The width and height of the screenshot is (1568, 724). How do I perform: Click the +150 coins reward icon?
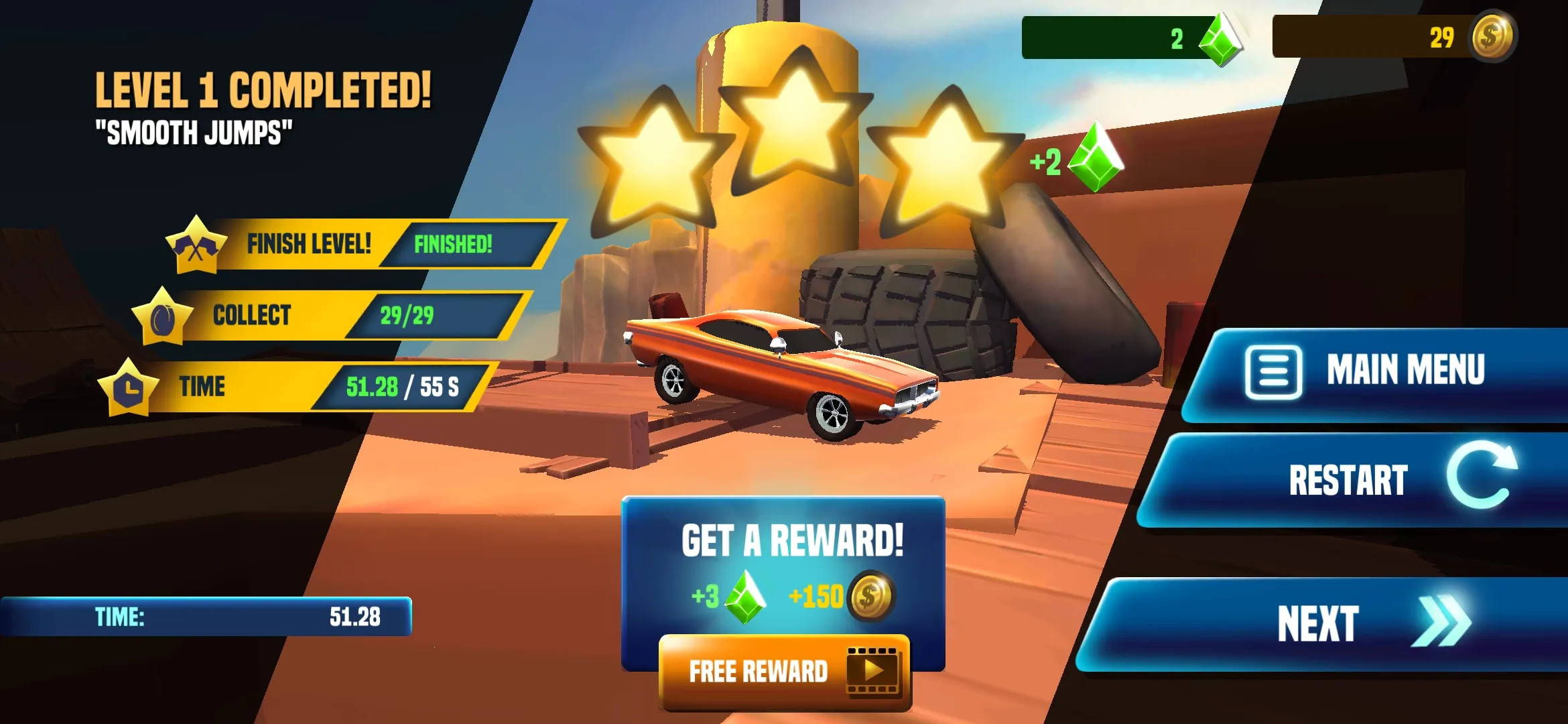click(870, 597)
